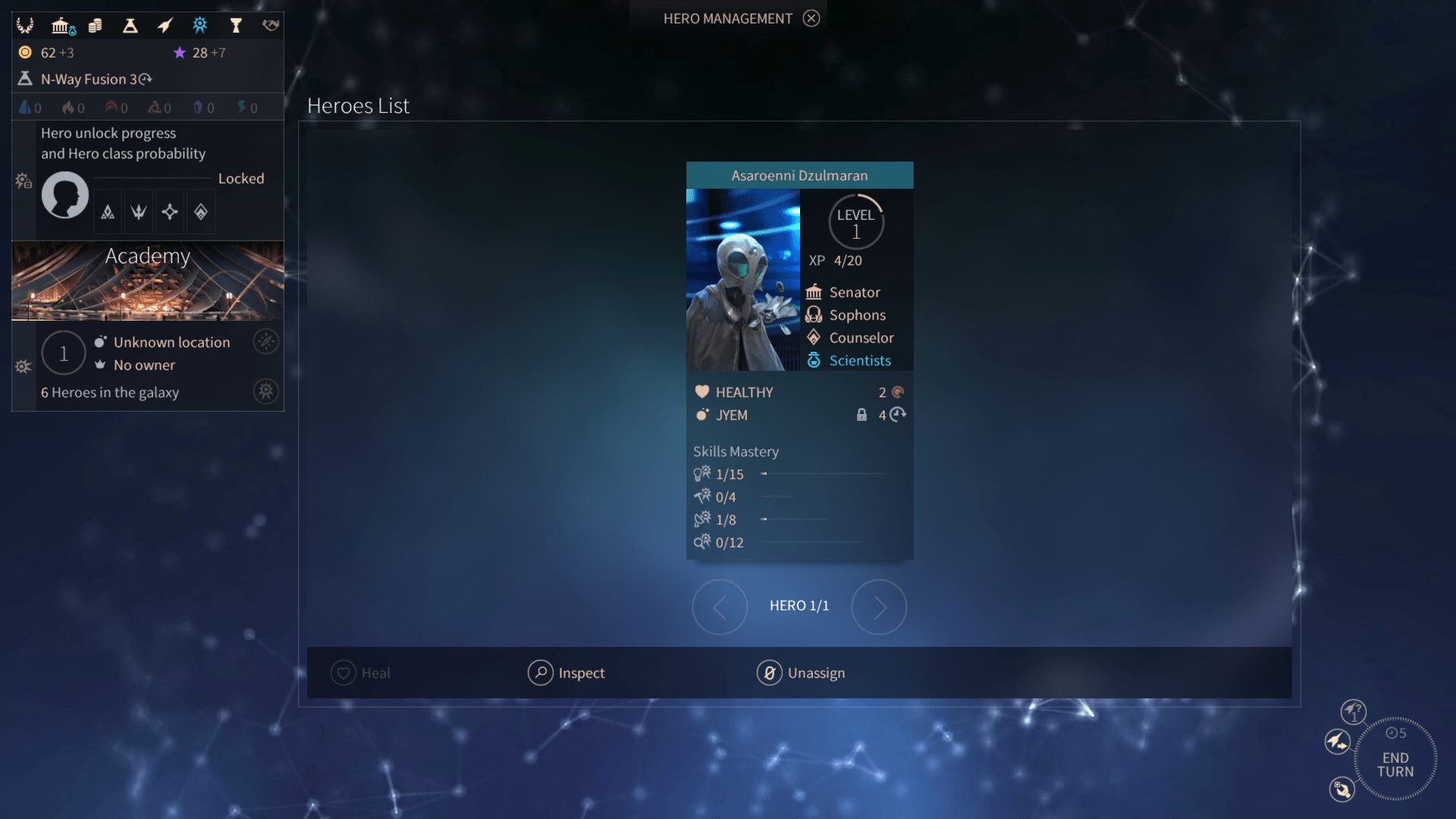This screenshot has width=1456, height=819.
Task: Open the economy coin stacks screen
Action: 95,26
